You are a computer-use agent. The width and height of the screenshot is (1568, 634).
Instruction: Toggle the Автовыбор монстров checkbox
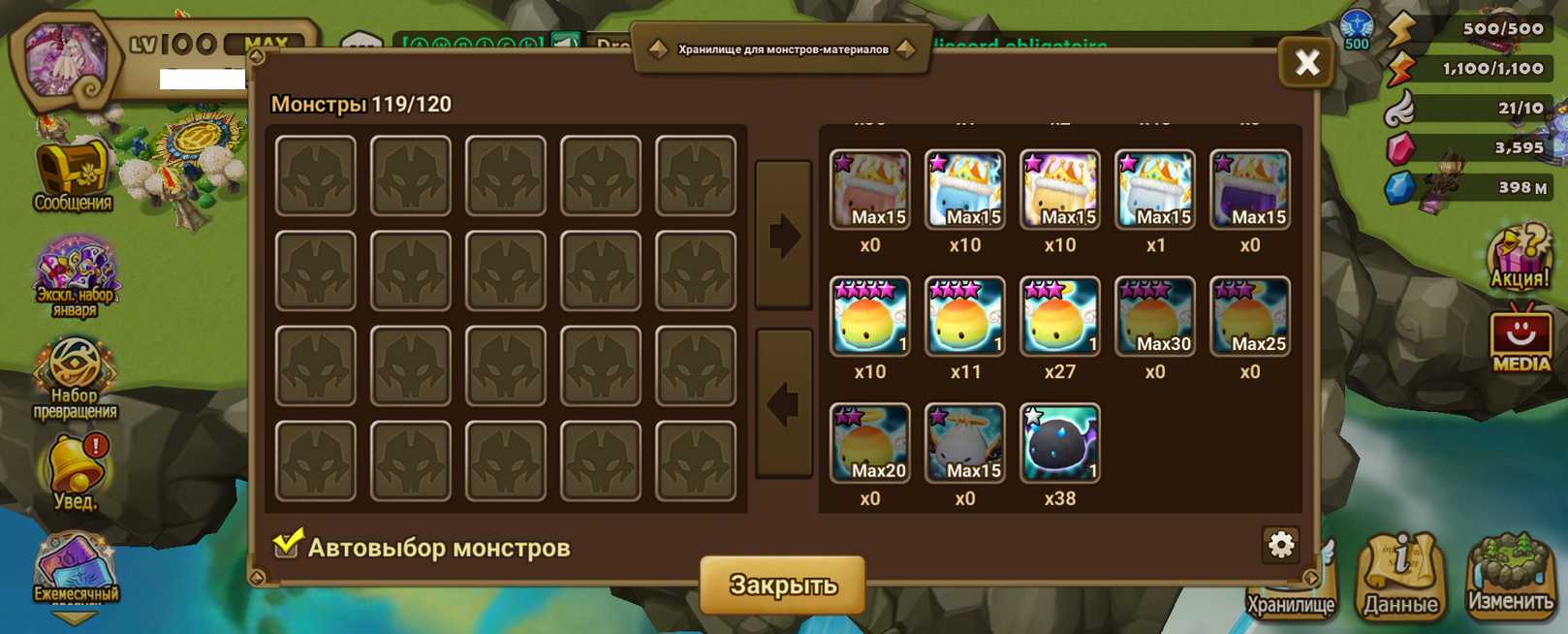pyautogui.click(x=287, y=545)
